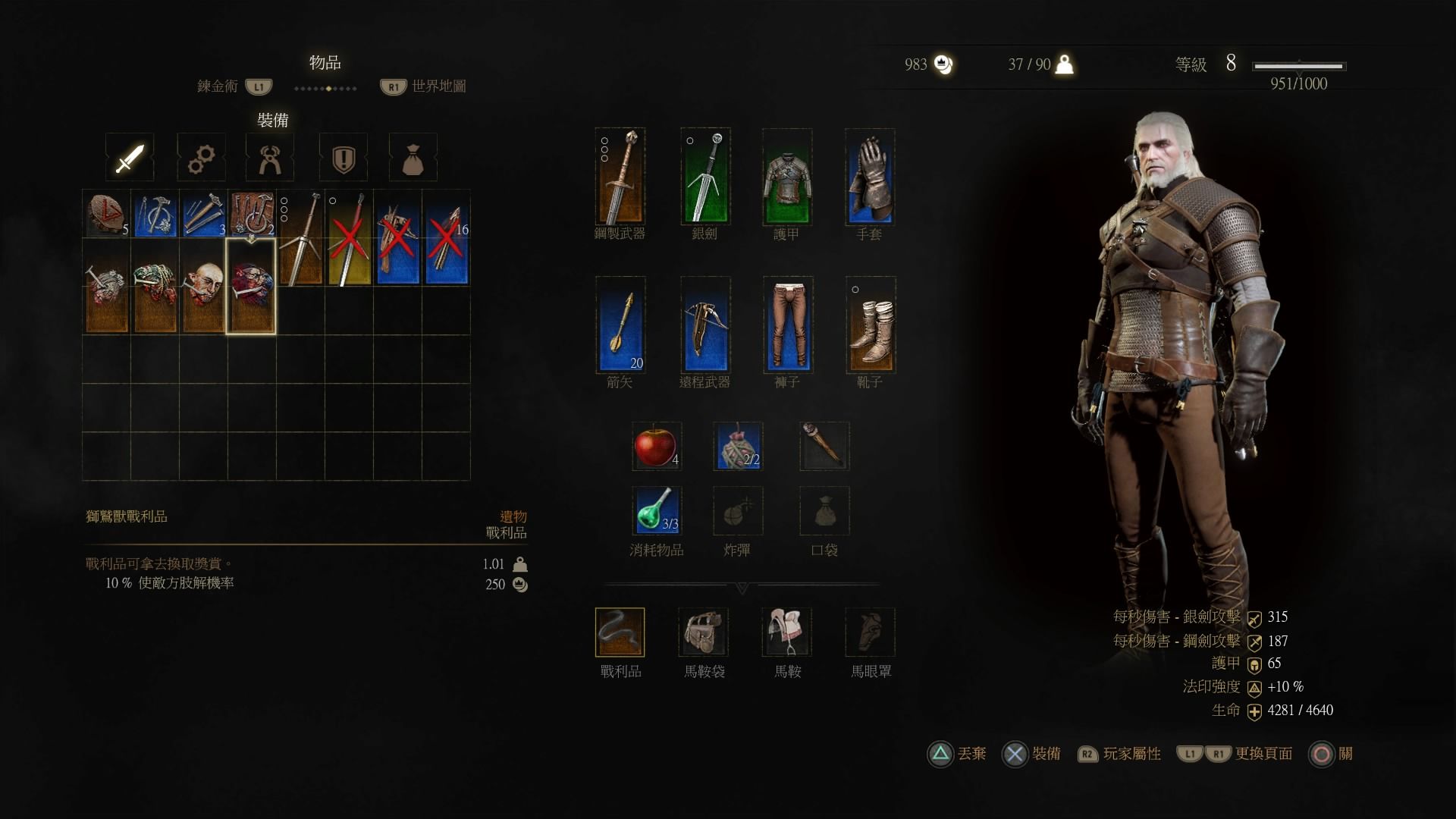Open the pouch miscellaneous category tab
This screenshot has height=819, width=1456.
(413, 158)
